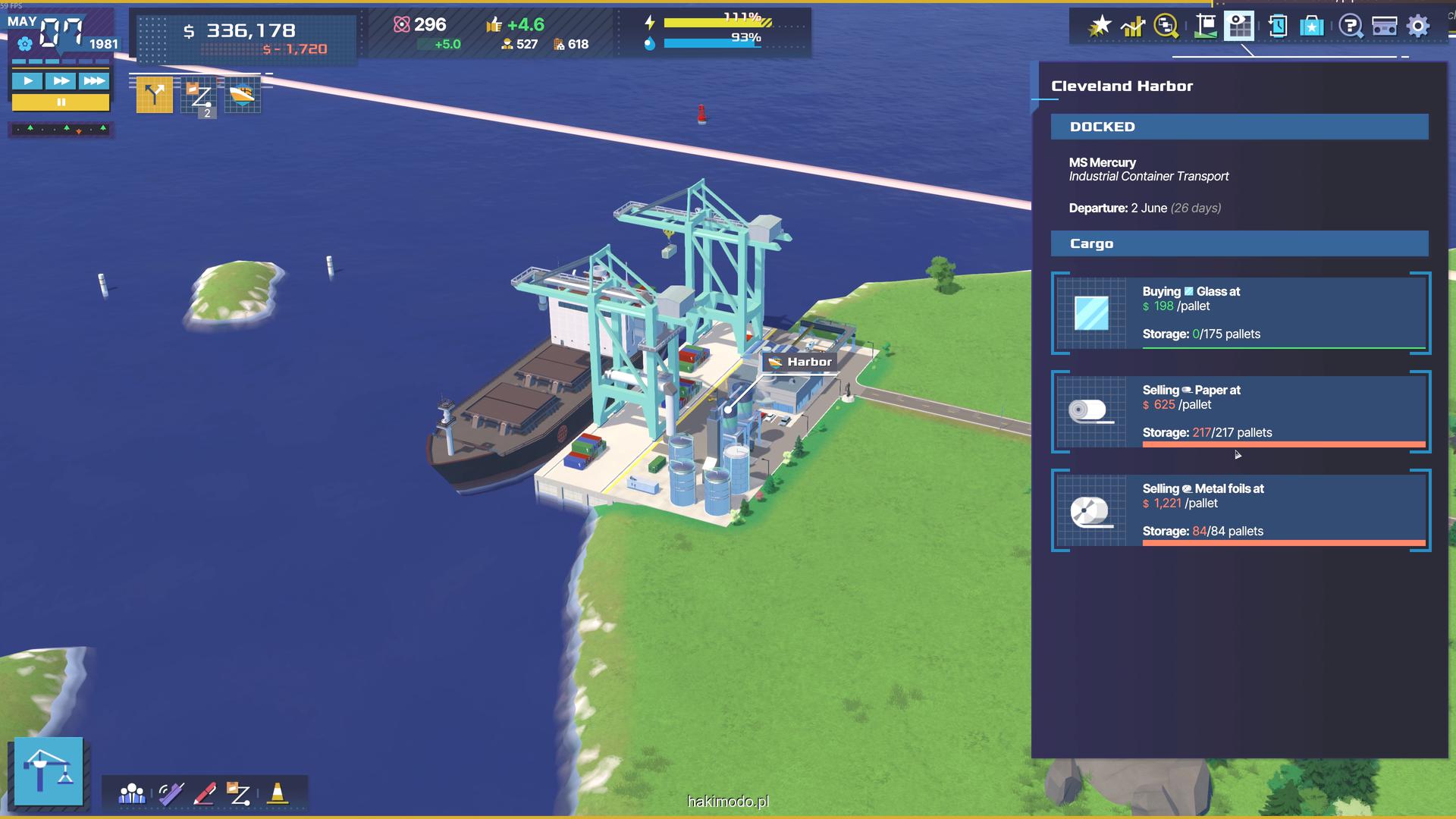Select the Selling Metal foils cargo entry
Screen dimensions: 1456x819
(x=1241, y=510)
